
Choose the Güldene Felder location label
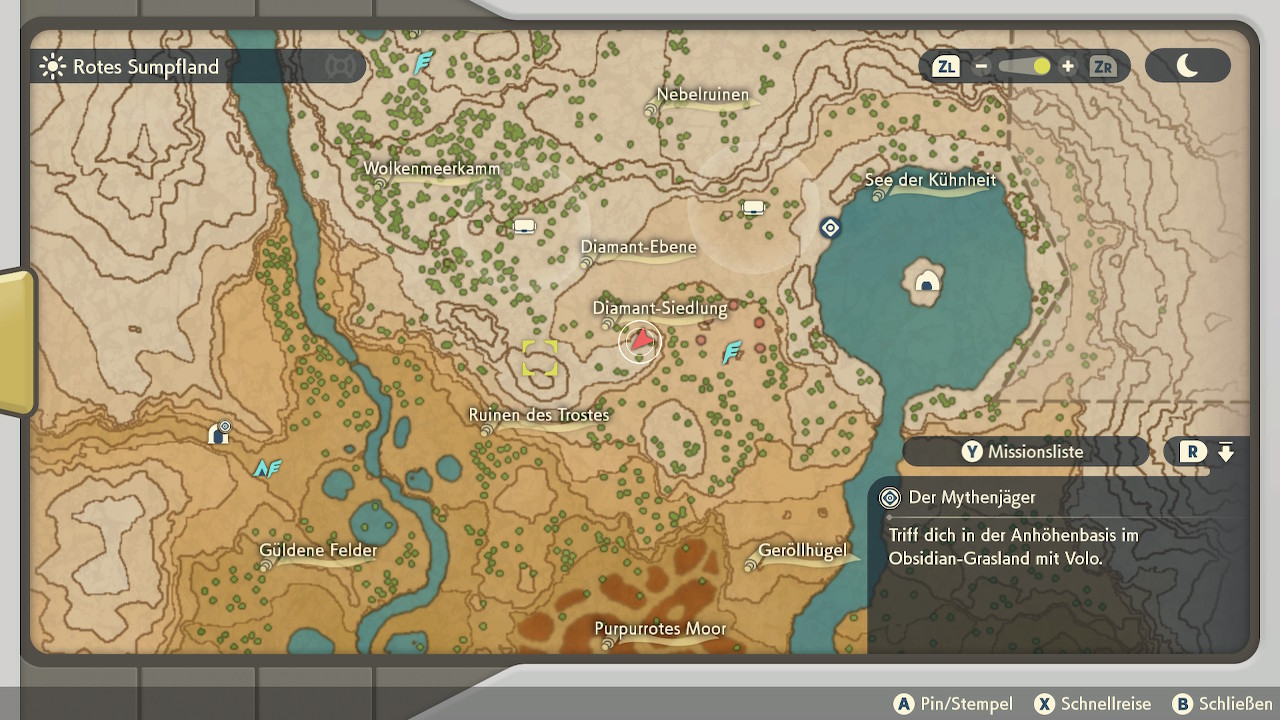point(318,551)
